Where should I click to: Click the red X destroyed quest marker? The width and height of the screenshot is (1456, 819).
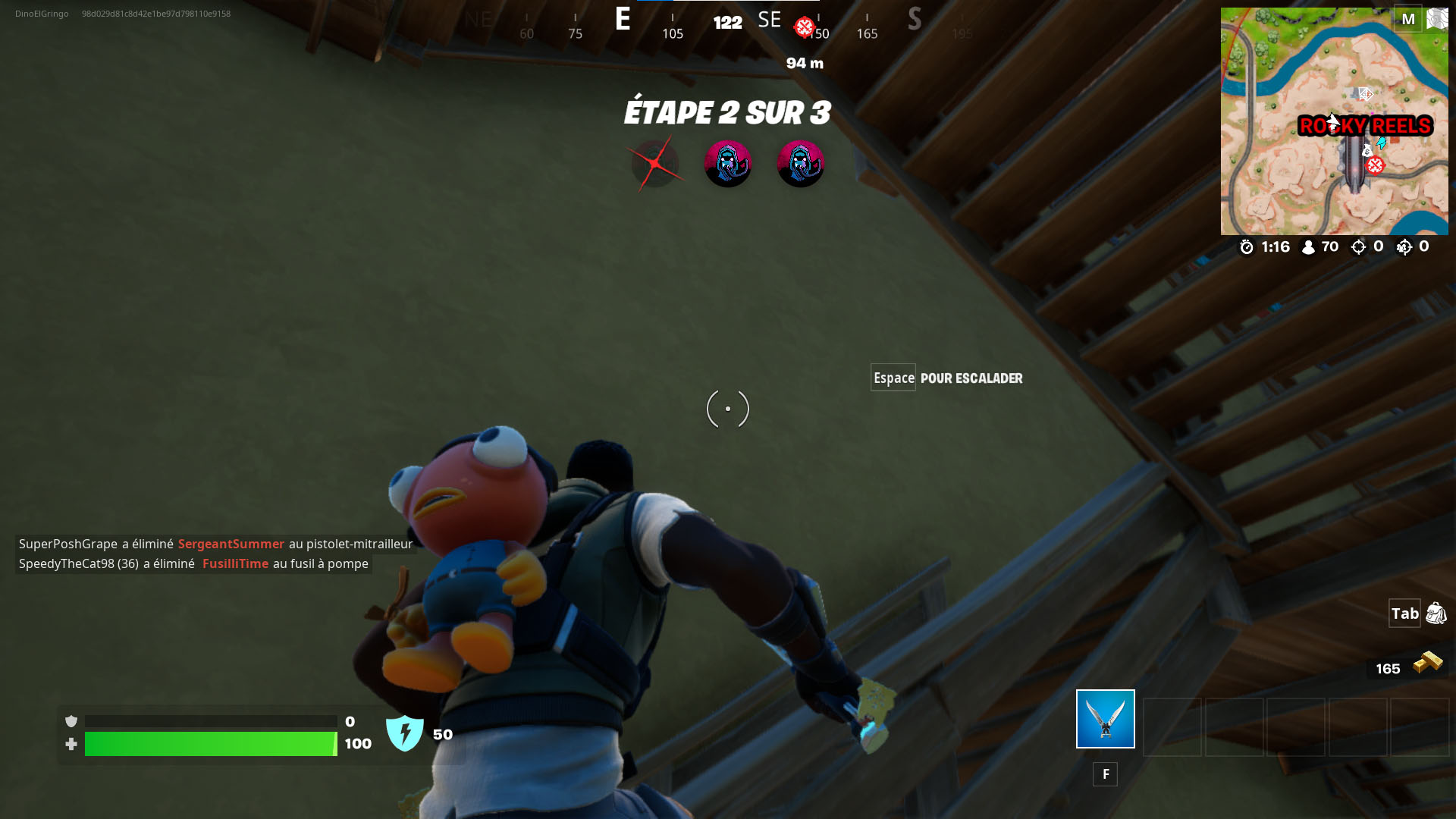[656, 162]
